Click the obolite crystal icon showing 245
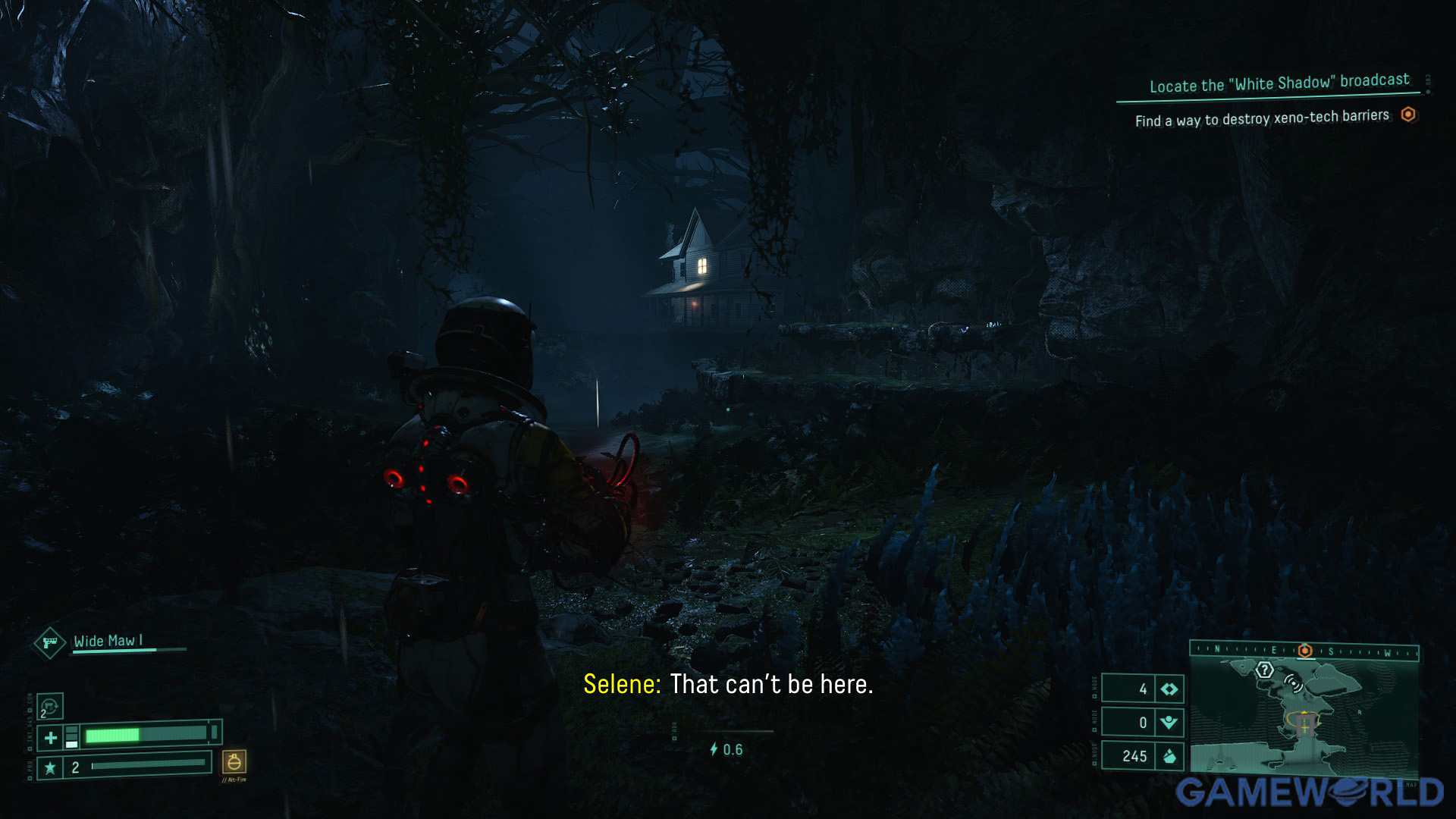Screen dimensions: 1456x819 click(1169, 756)
